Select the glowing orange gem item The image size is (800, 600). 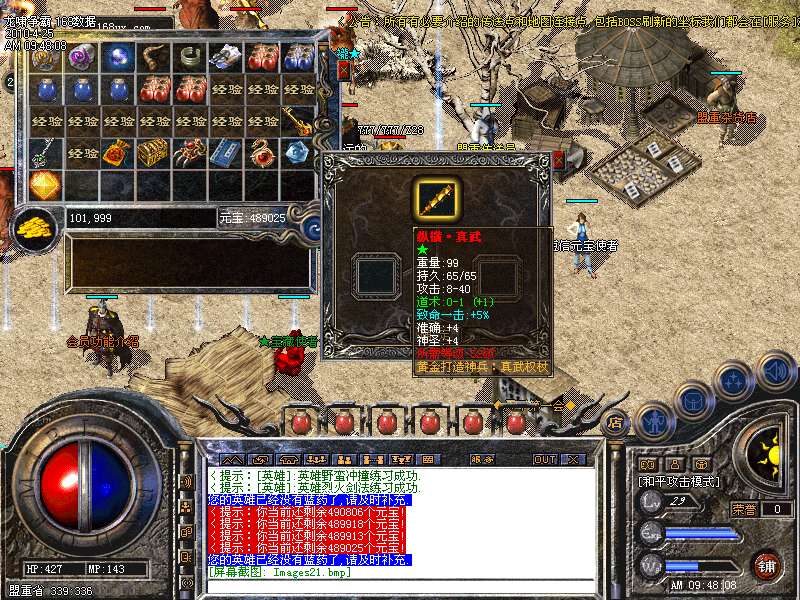click(45, 184)
